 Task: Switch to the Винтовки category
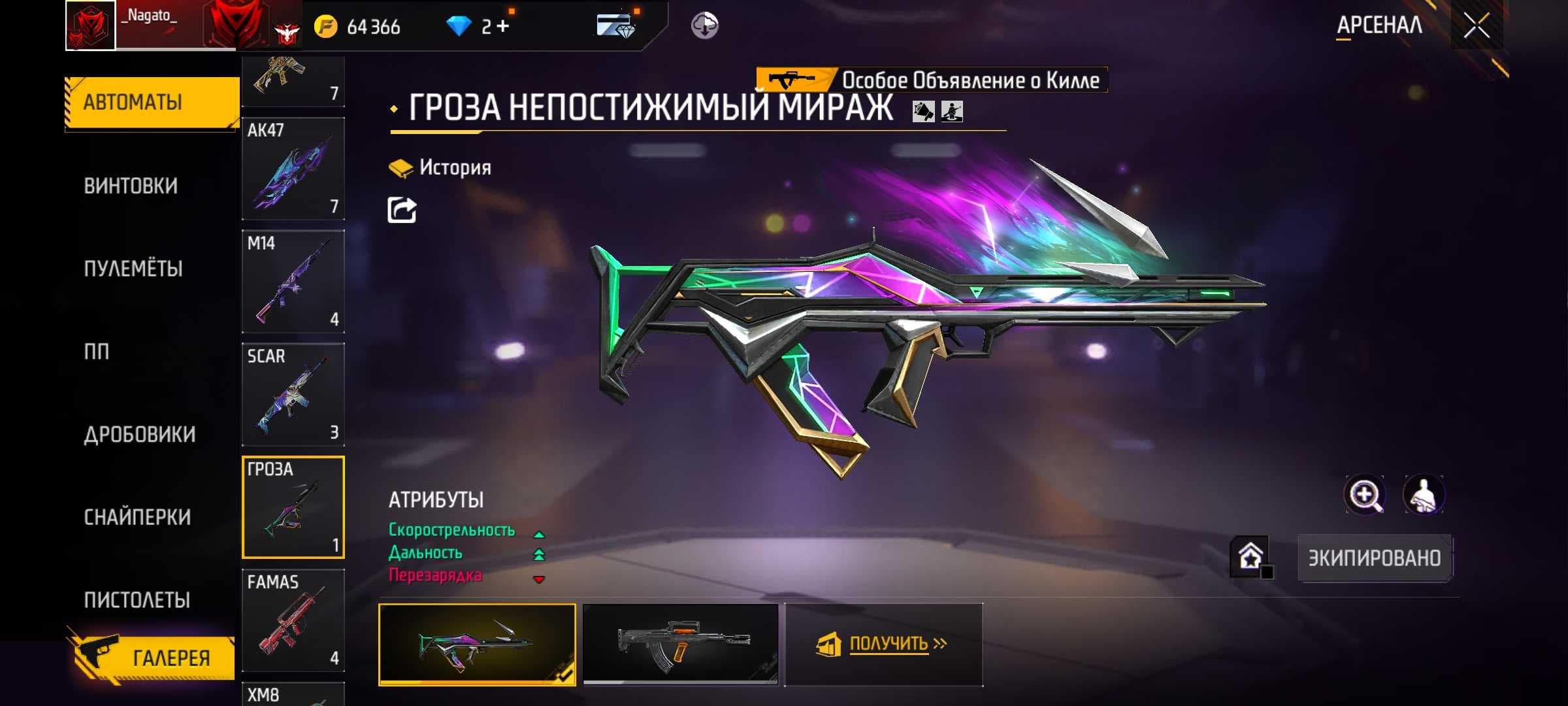(131, 186)
